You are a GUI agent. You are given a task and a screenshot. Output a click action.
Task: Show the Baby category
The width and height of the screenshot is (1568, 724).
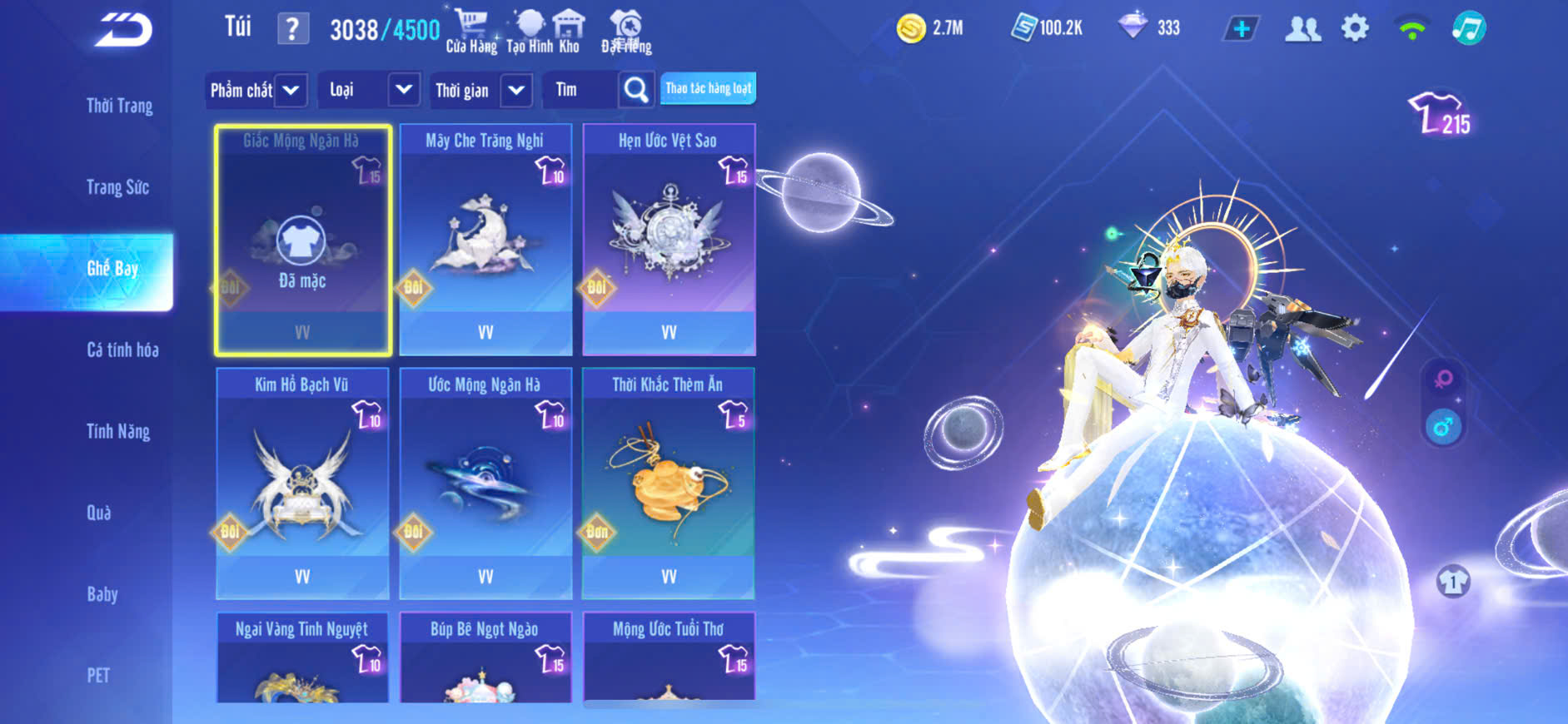102,594
